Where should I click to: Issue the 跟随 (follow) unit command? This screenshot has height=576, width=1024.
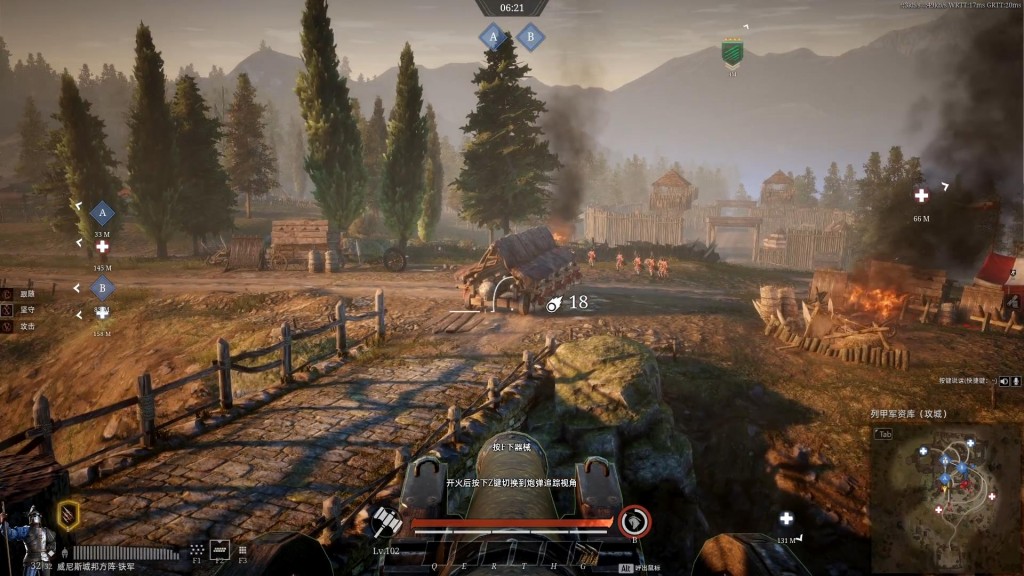[x=6, y=295]
